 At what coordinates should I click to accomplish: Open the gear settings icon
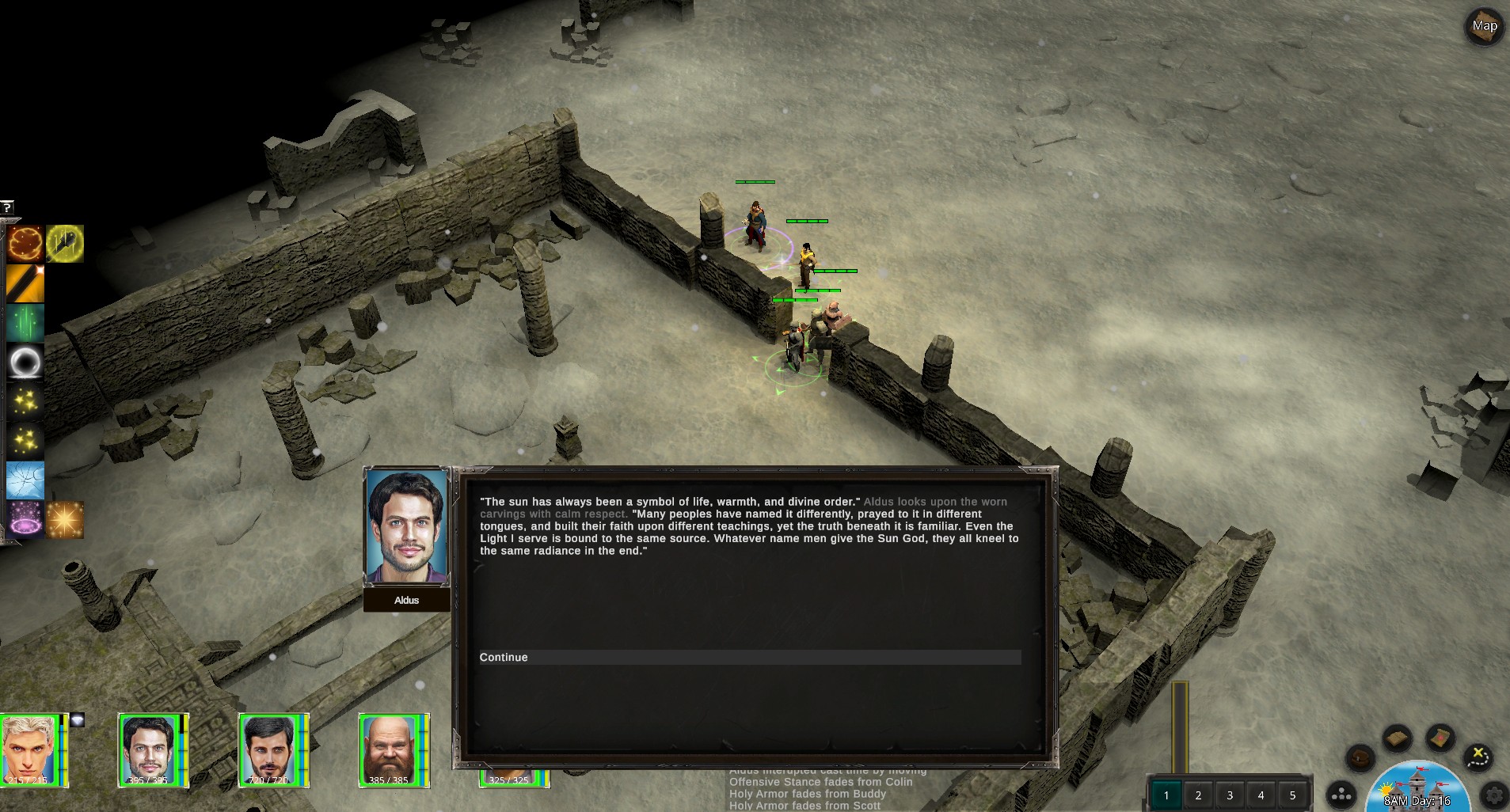pyautogui.click(x=1495, y=794)
